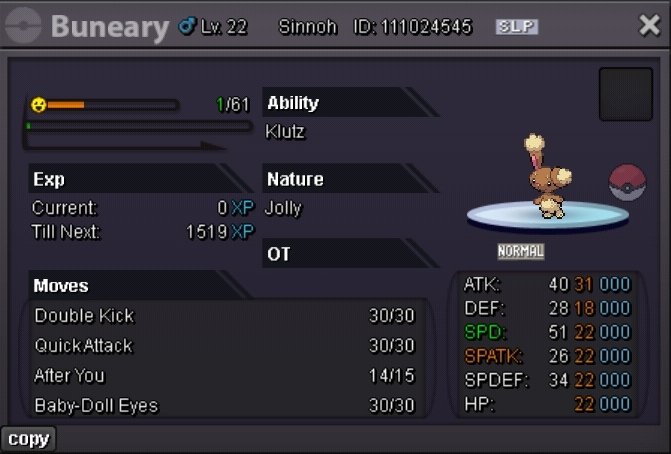Click the empty held item slot
The height and width of the screenshot is (454, 671).
[x=625, y=94]
